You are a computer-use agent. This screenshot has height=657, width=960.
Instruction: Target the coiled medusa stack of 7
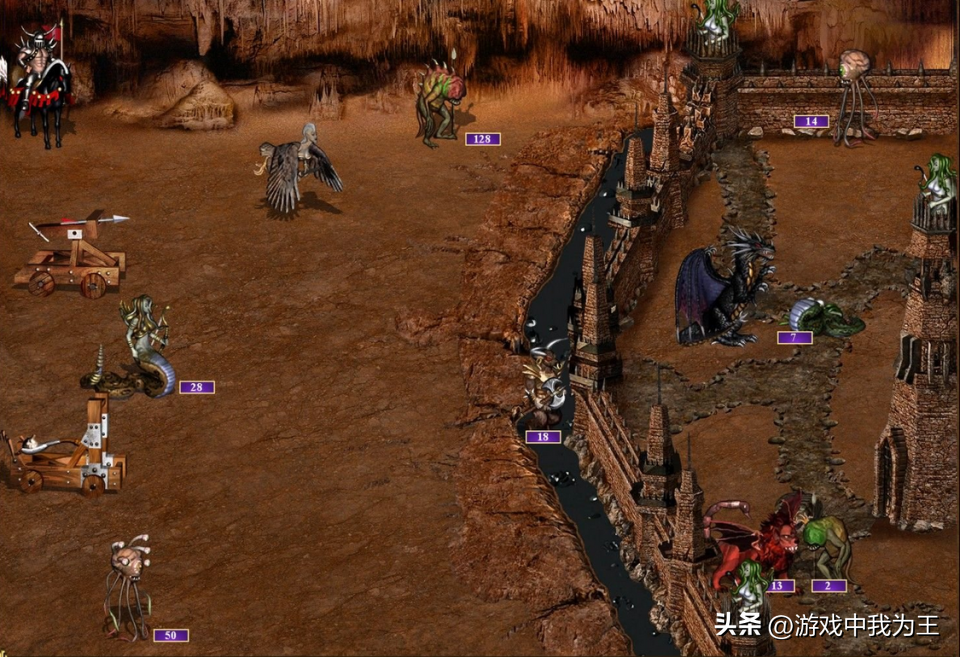click(824, 317)
